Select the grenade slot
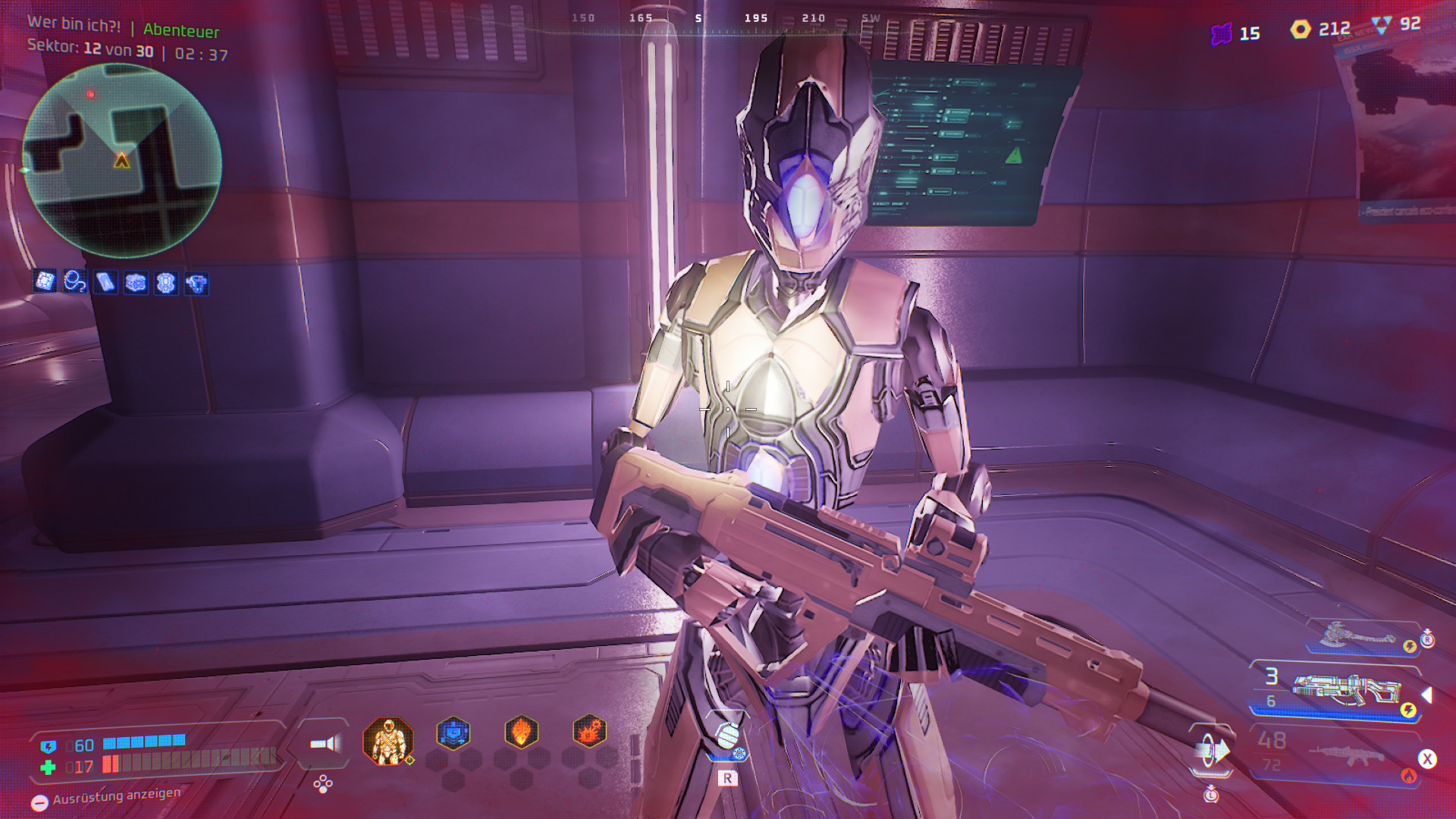 click(x=727, y=736)
